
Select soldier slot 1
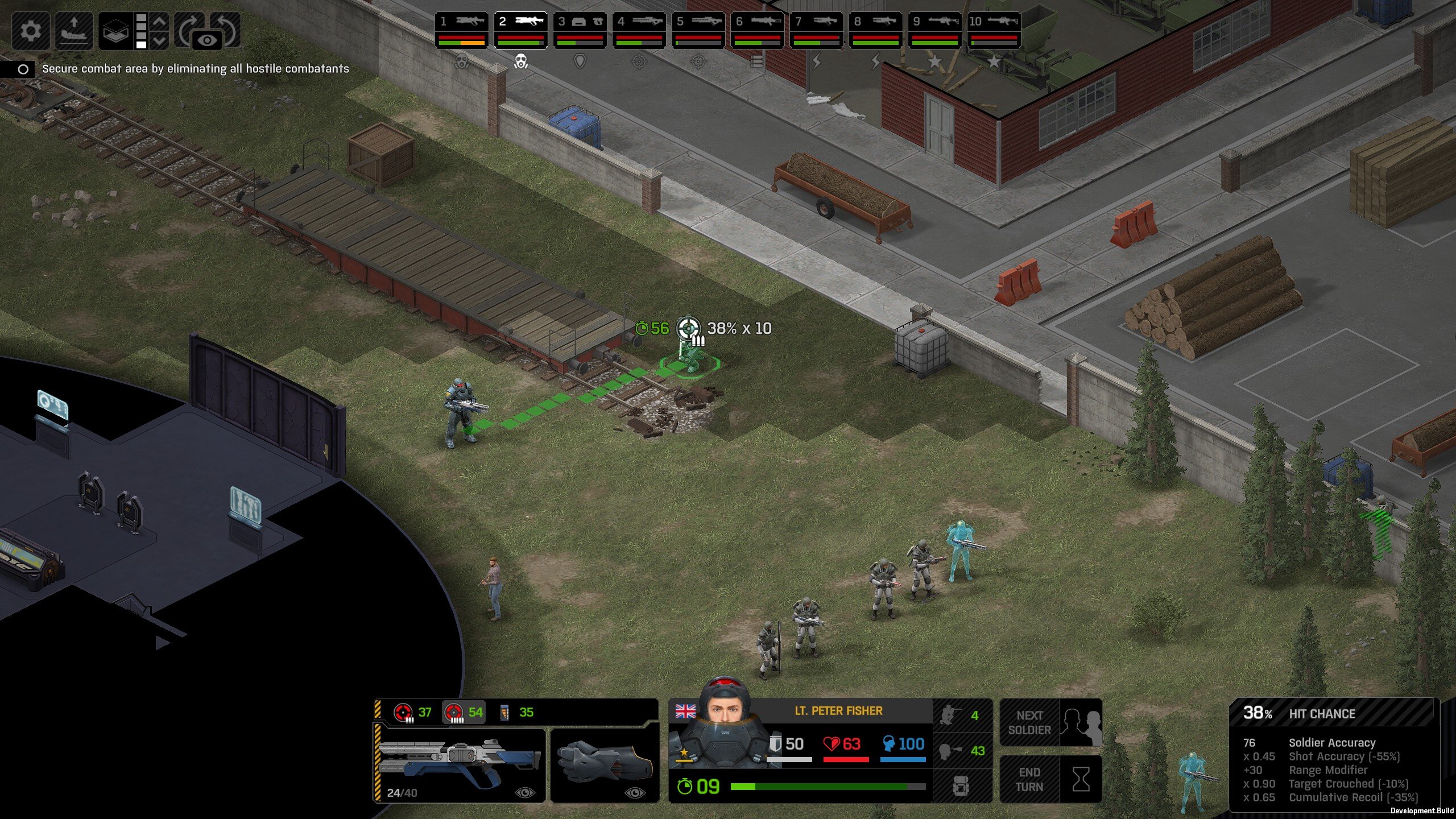tap(461, 30)
